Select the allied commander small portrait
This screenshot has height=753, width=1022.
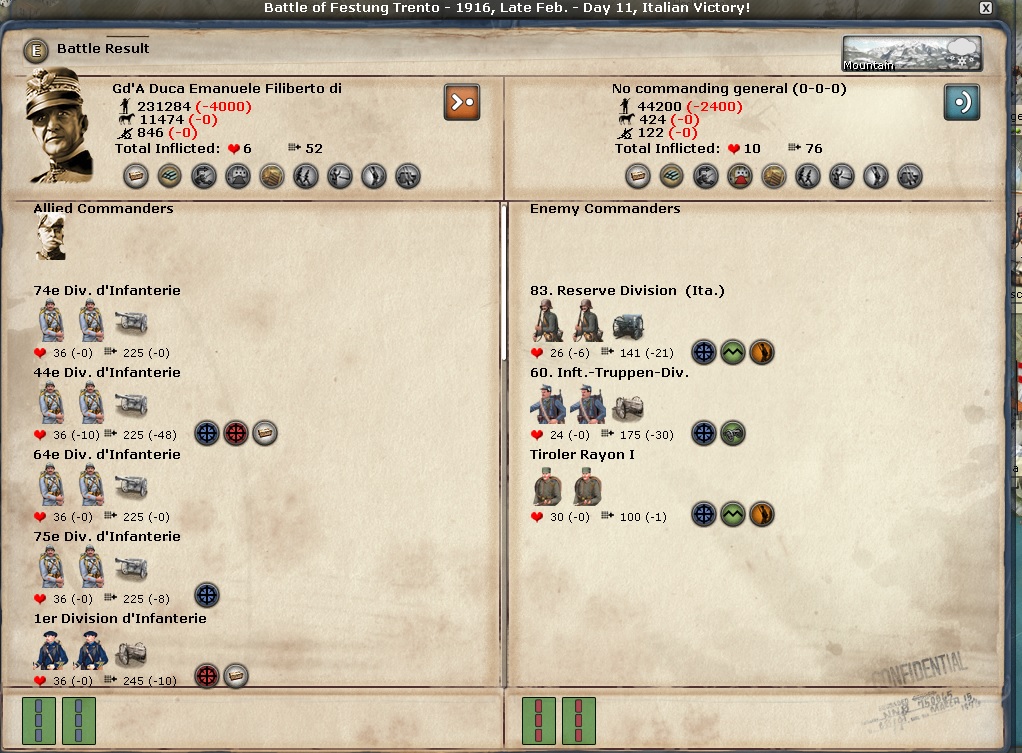pyautogui.click(x=50, y=237)
